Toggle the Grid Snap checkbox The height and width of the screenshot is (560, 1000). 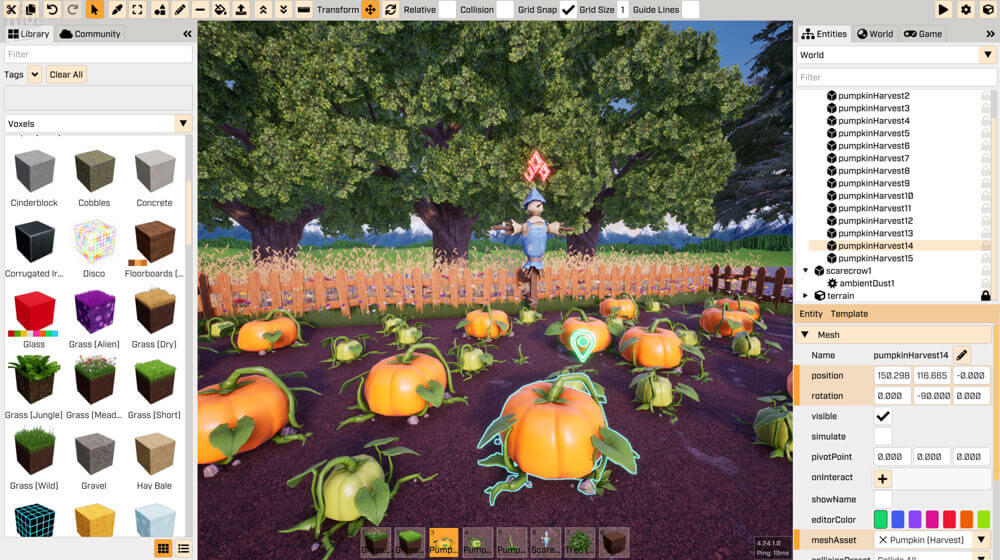tap(568, 10)
